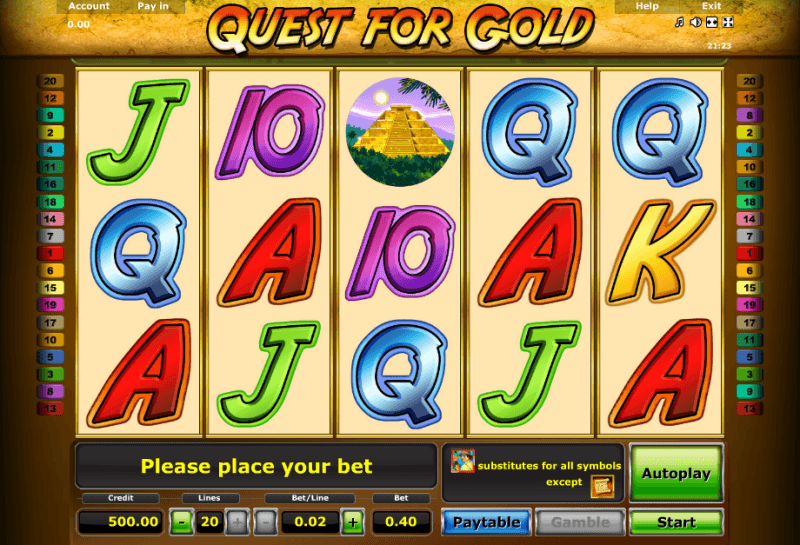
Task: Open the Pay in menu
Action: [x=153, y=6]
